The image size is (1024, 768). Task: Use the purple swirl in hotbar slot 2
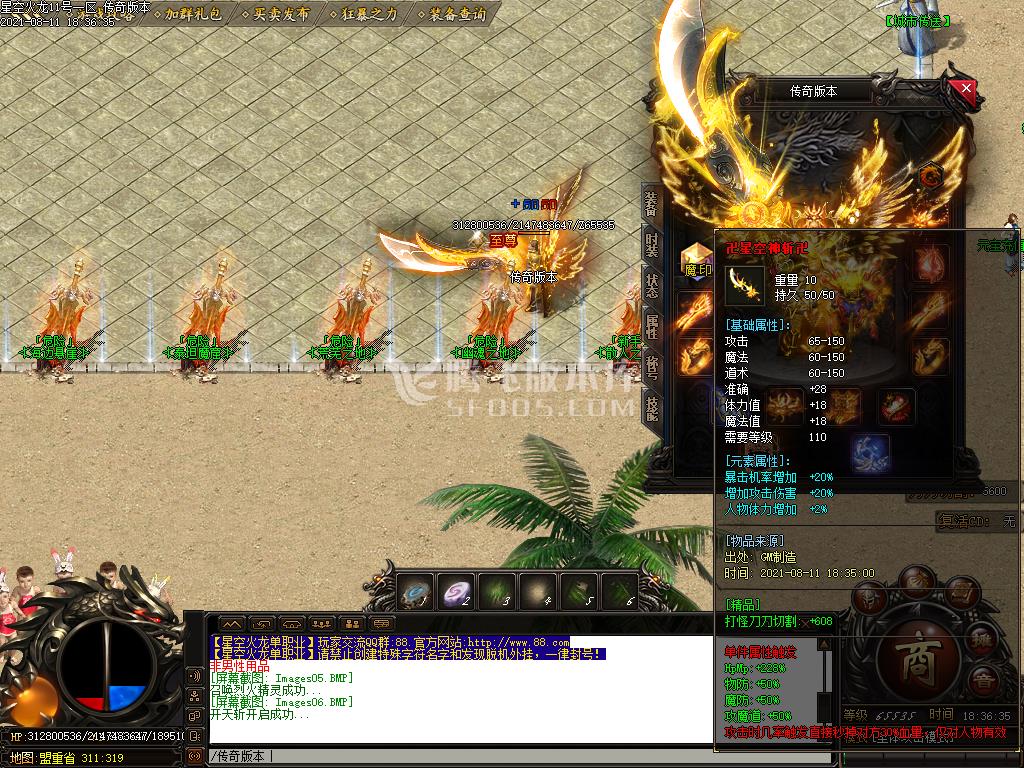pos(457,592)
